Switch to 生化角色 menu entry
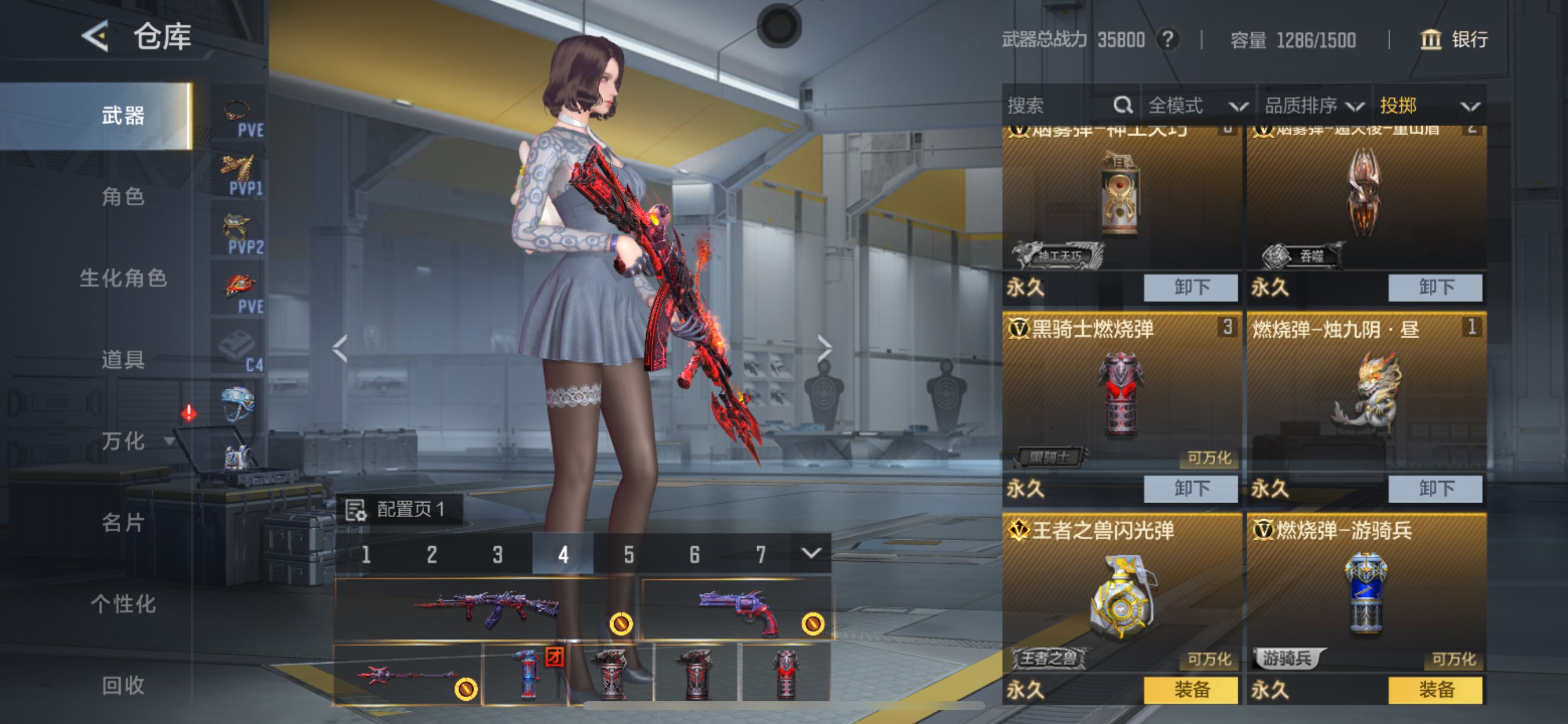The width and height of the screenshot is (1568, 724). pos(123,278)
